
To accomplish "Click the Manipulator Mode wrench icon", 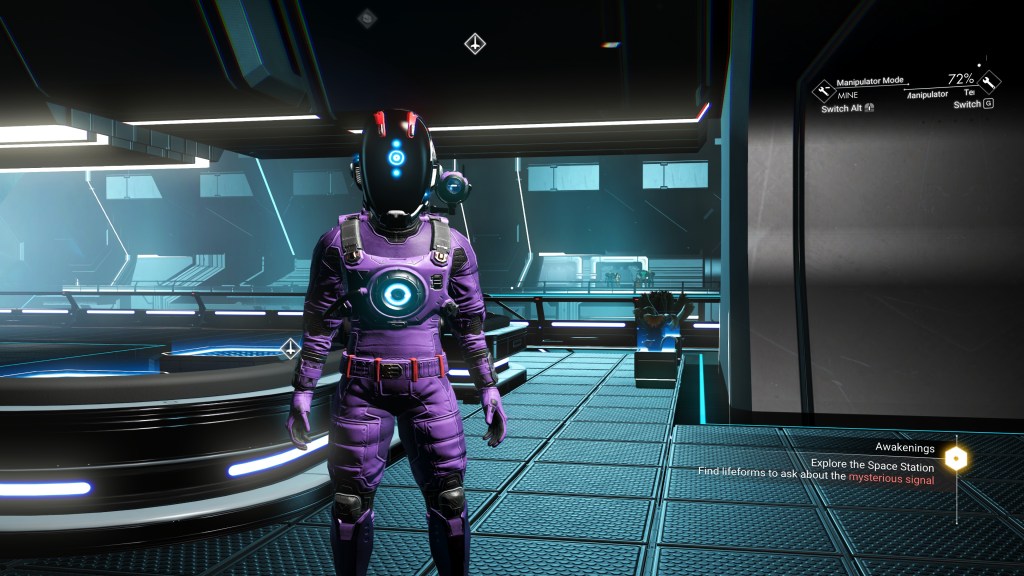I will (x=823, y=89).
